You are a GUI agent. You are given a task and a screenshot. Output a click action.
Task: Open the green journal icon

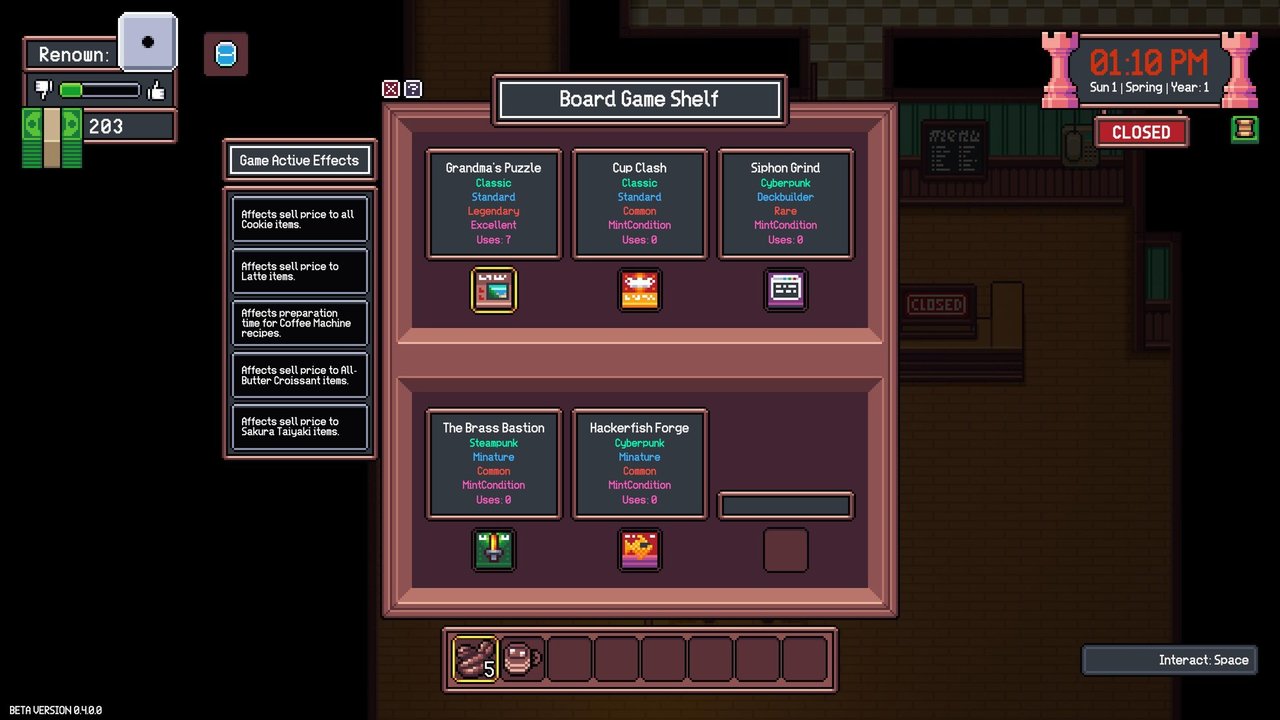pyautogui.click(x=1245, y=130)
